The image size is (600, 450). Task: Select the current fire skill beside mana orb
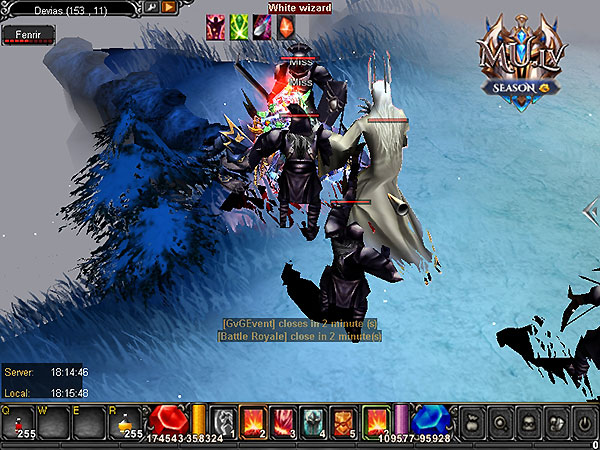[376, 420]
